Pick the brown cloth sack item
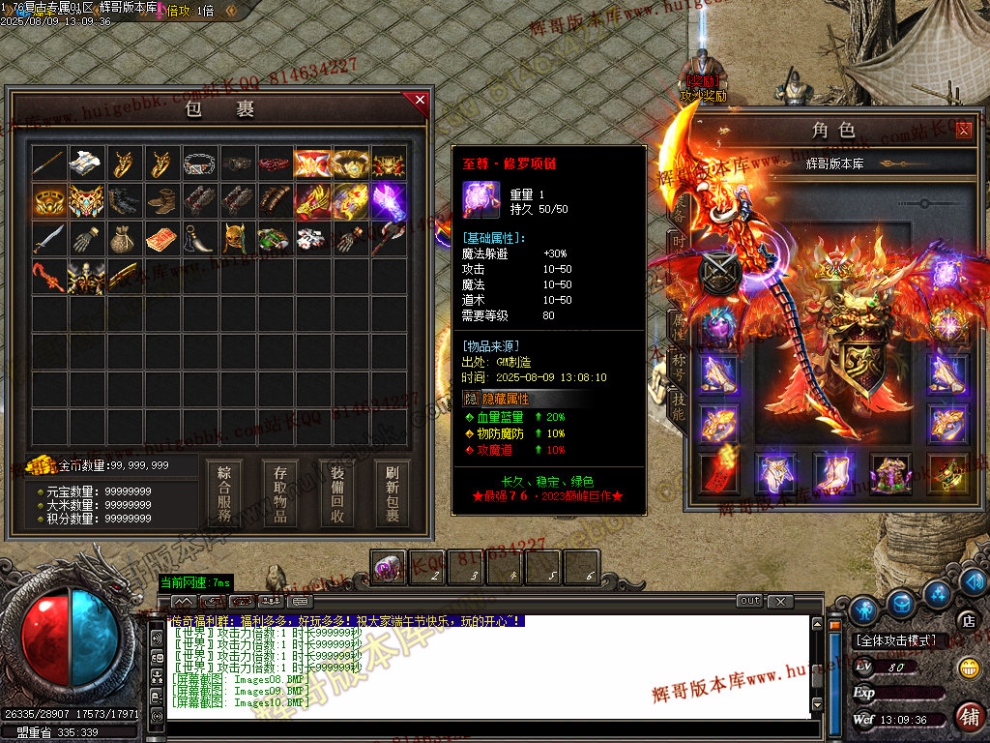990x743 pixels. tap(124, 239)
